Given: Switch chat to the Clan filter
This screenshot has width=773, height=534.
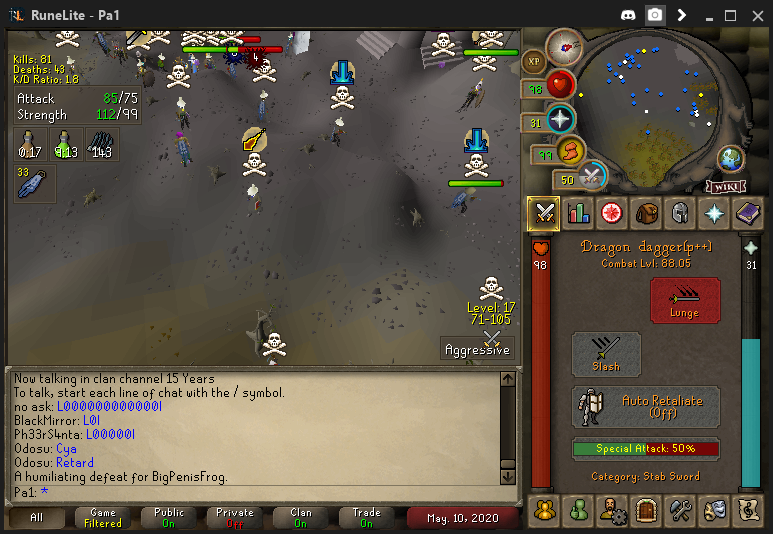Looking at the screenshot, I should point(300,517).
